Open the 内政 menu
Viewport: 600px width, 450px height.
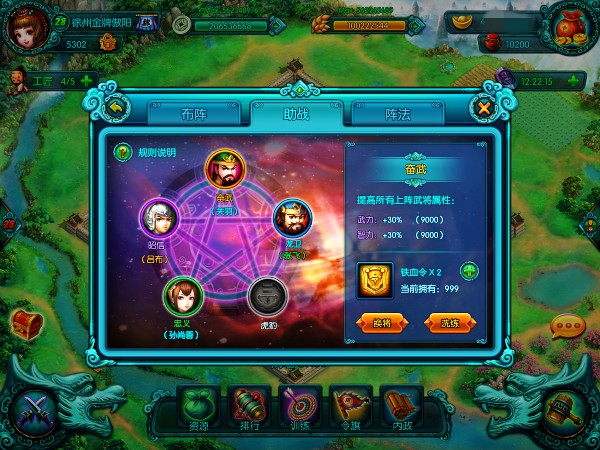[401, 410]
